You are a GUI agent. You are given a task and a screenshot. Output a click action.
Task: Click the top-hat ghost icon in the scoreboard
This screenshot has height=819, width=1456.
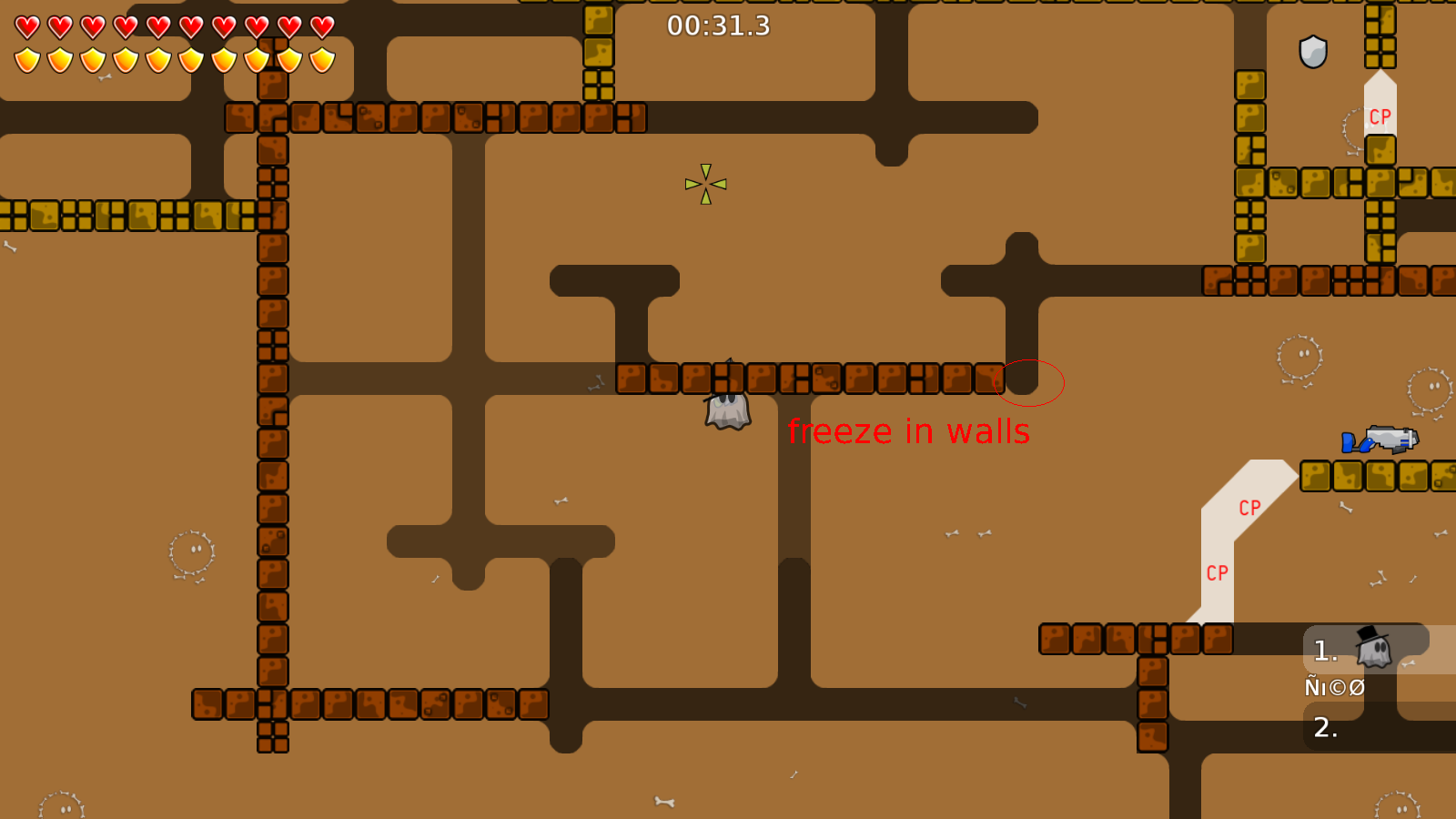pyautogui.click(x=1370, y=648)
